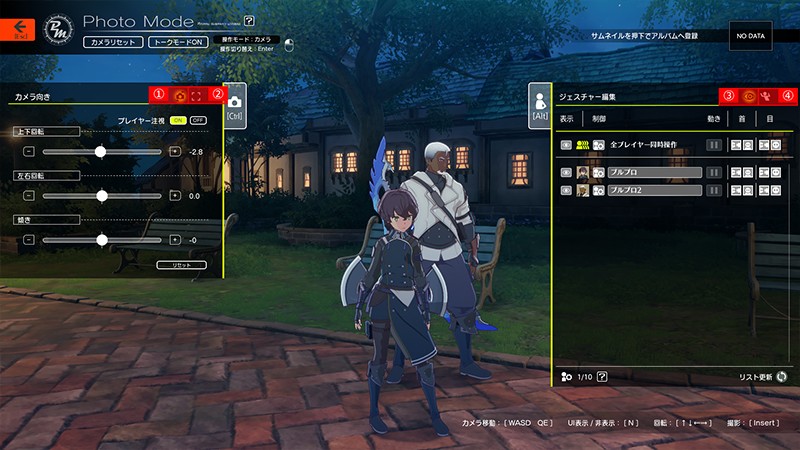Click the 上下回転 slider handle
The height and width of the screenshot is (450, 800).
[101, 151]
